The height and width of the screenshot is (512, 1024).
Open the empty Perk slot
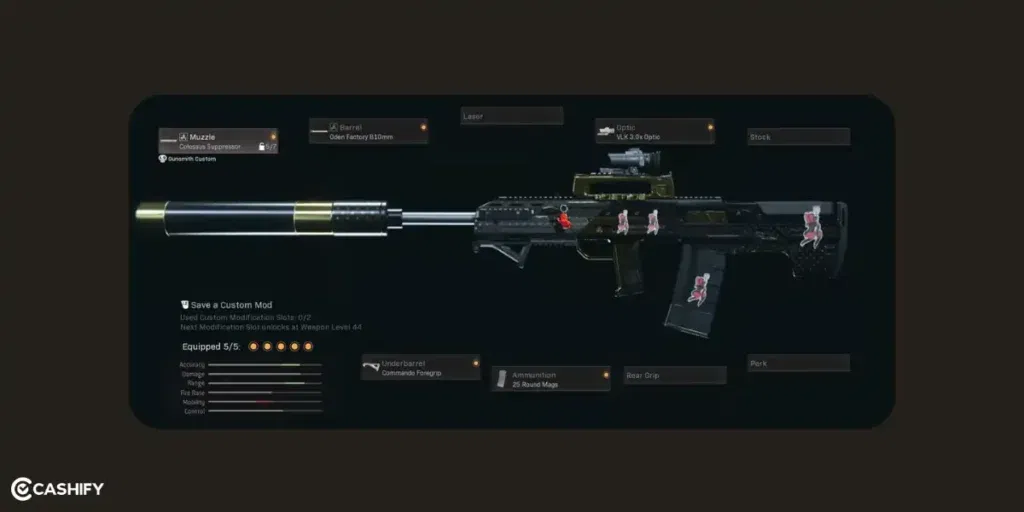798,363
